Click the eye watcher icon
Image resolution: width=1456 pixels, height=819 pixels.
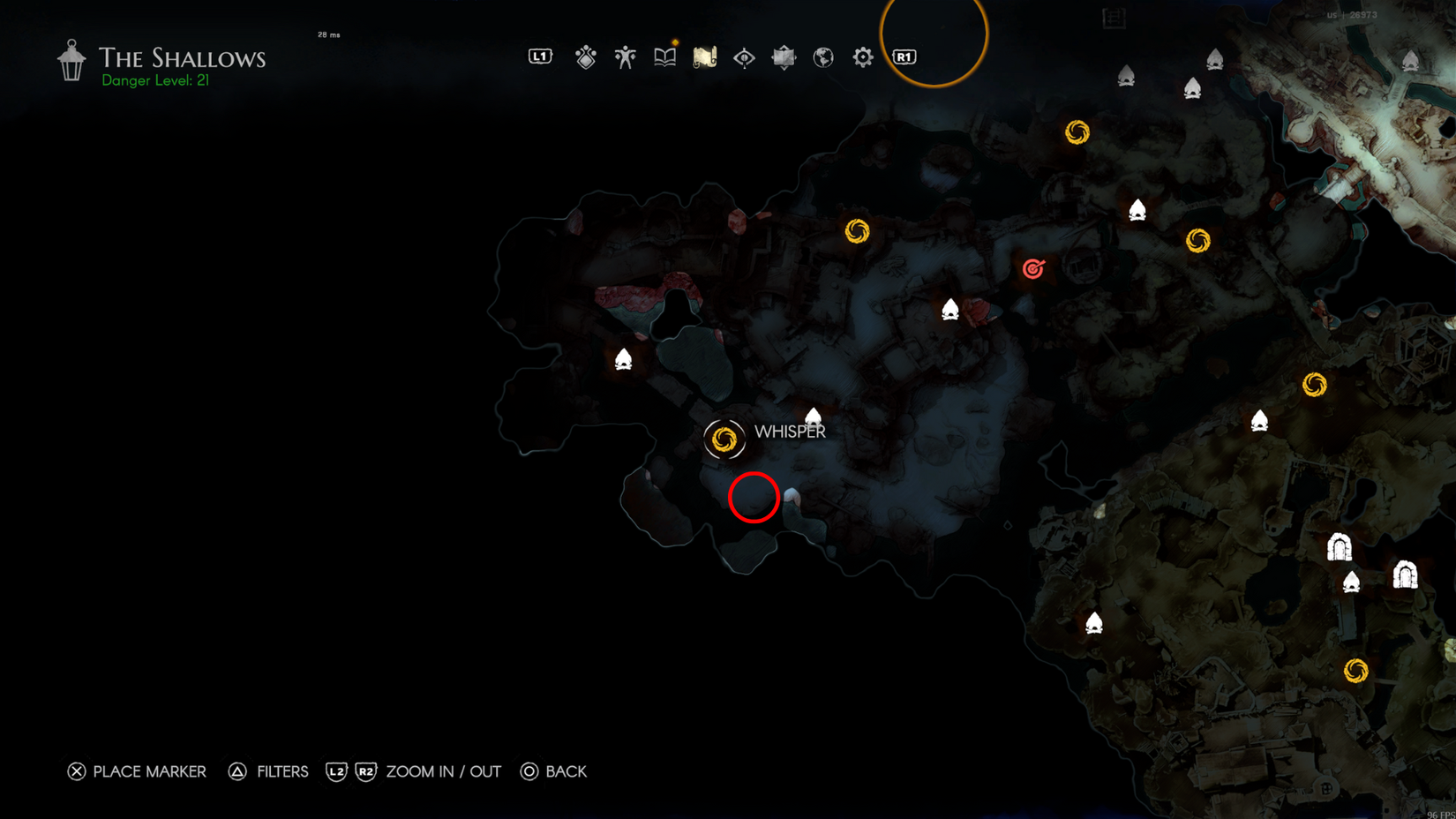(744, 56)
